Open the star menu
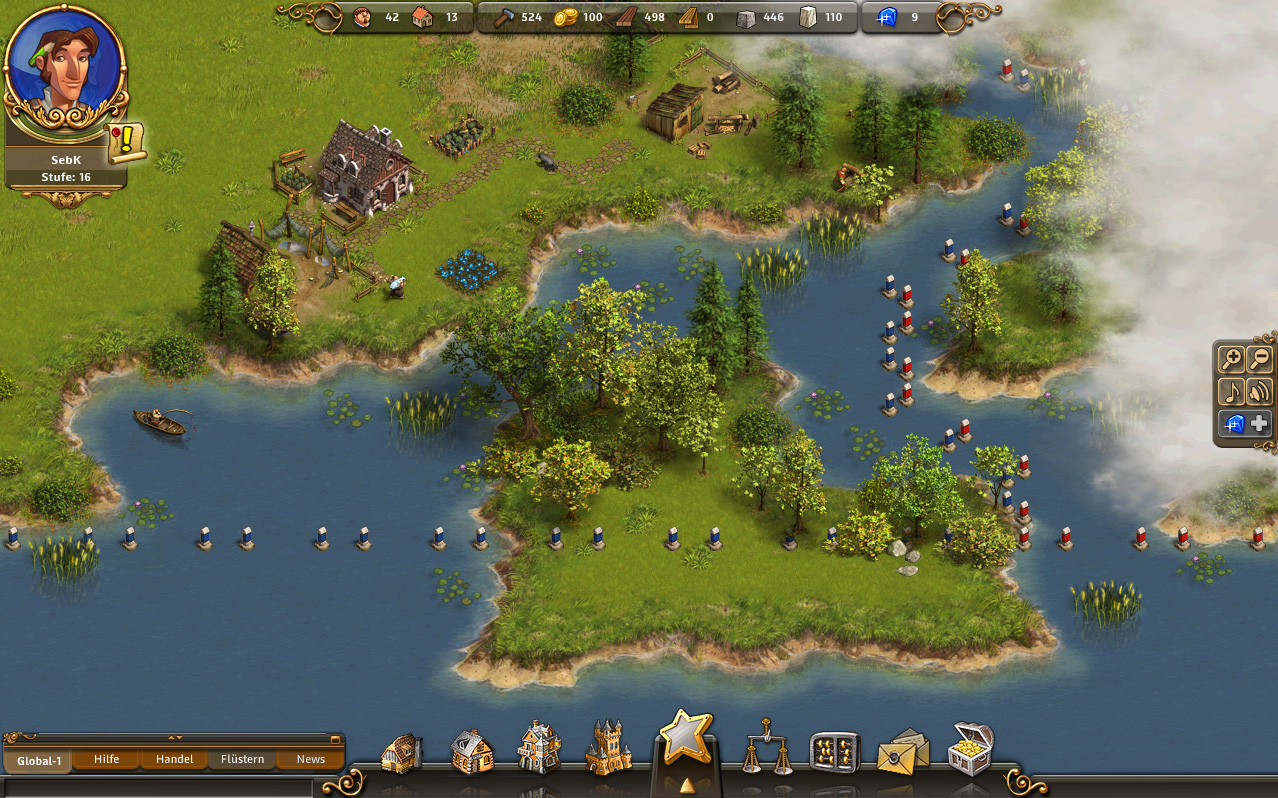The height and width of the screenshot is (798, 1278). 686,740
